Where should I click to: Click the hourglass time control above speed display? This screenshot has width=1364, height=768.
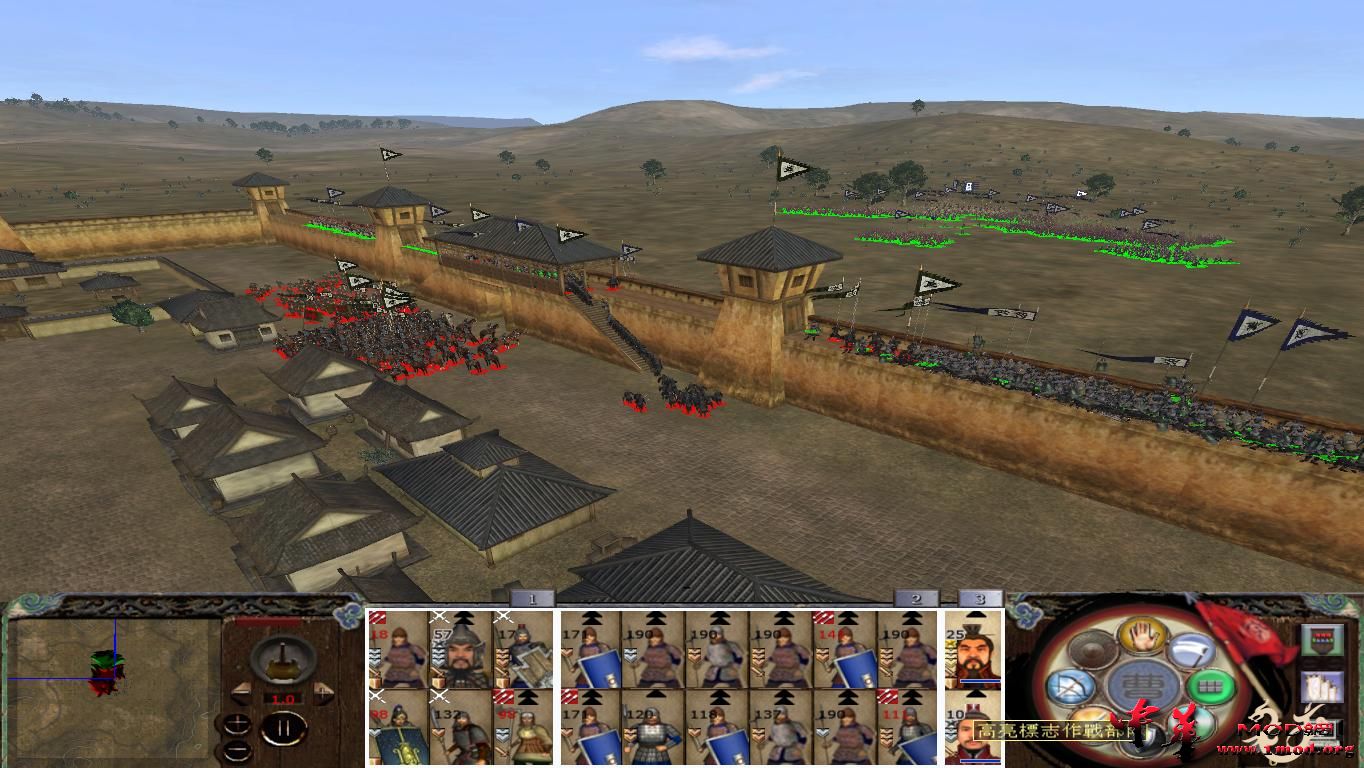[282, 661]
